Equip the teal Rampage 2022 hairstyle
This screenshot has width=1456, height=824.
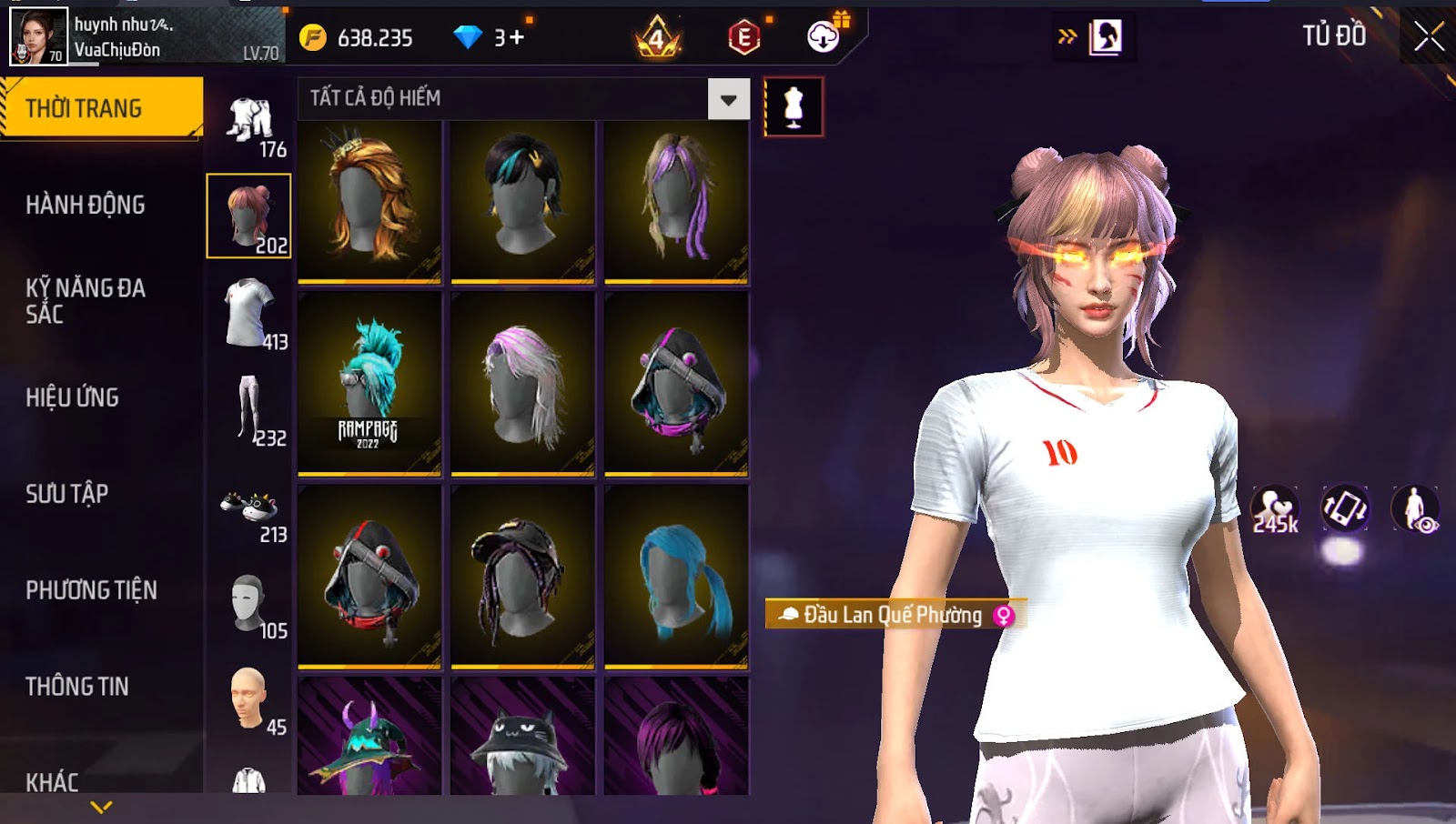point(369,383)
